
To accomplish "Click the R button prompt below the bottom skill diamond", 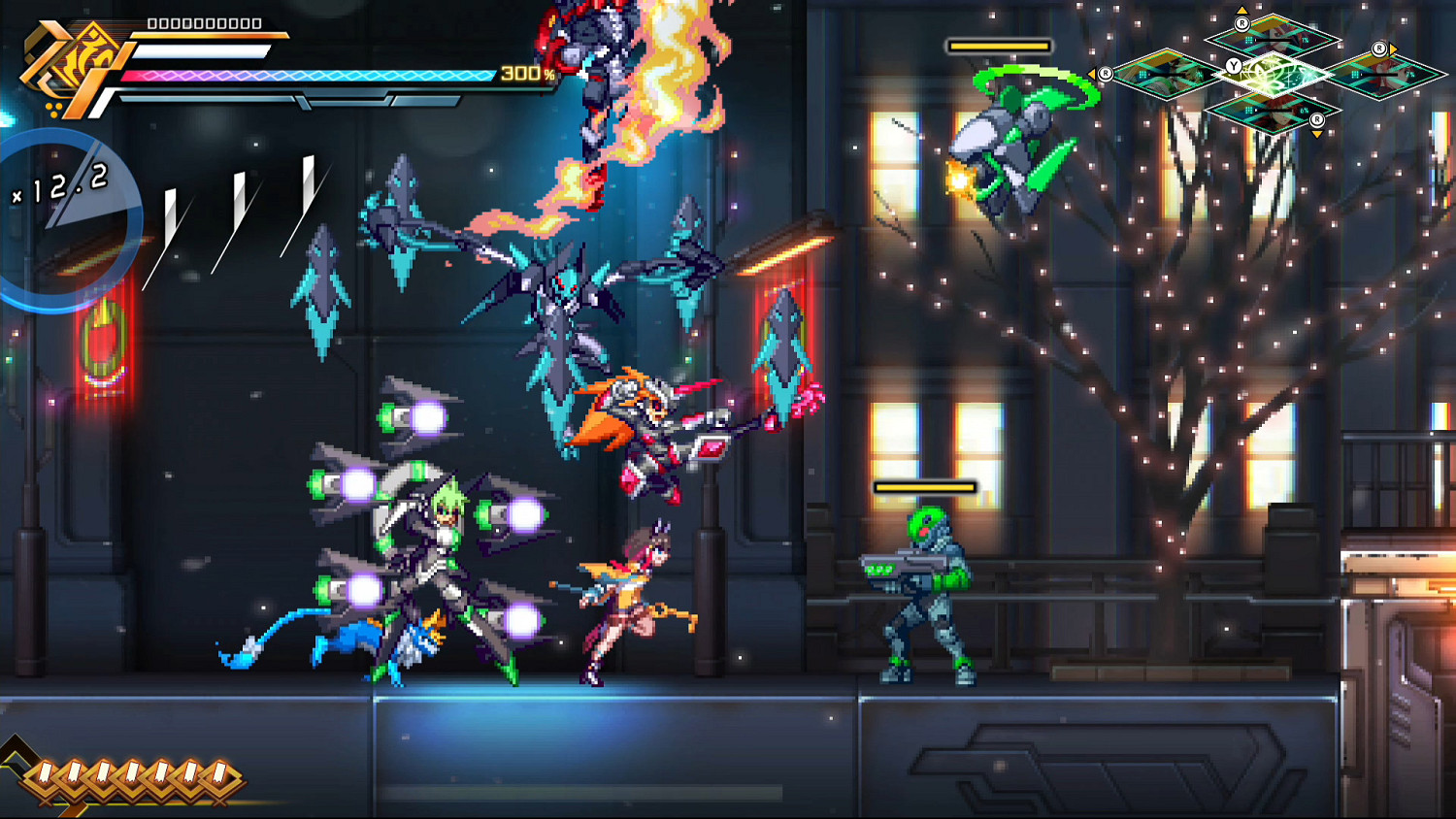I will point(1317,119).
